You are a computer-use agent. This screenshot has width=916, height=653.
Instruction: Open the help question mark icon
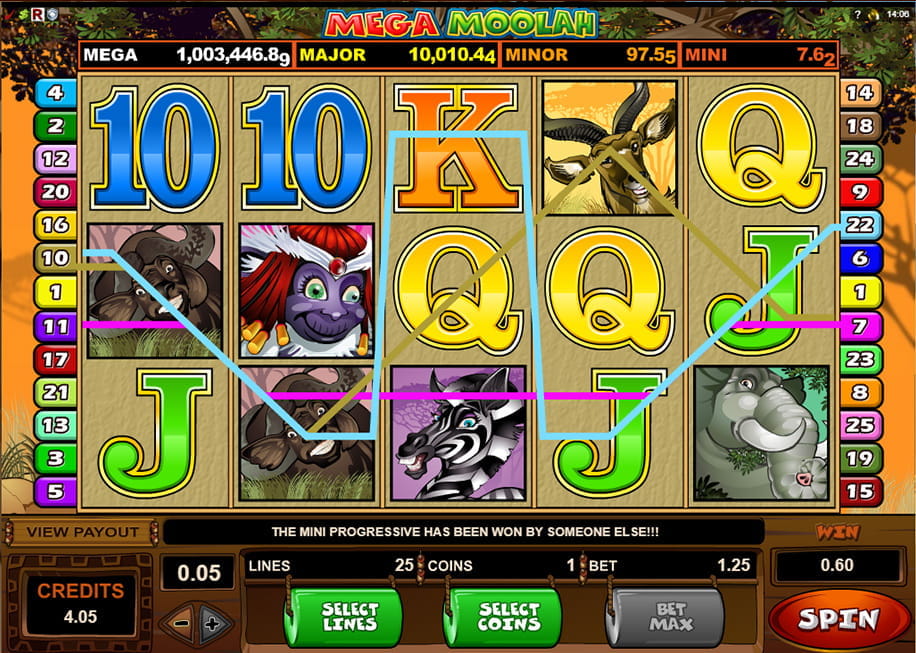point(858,14)
